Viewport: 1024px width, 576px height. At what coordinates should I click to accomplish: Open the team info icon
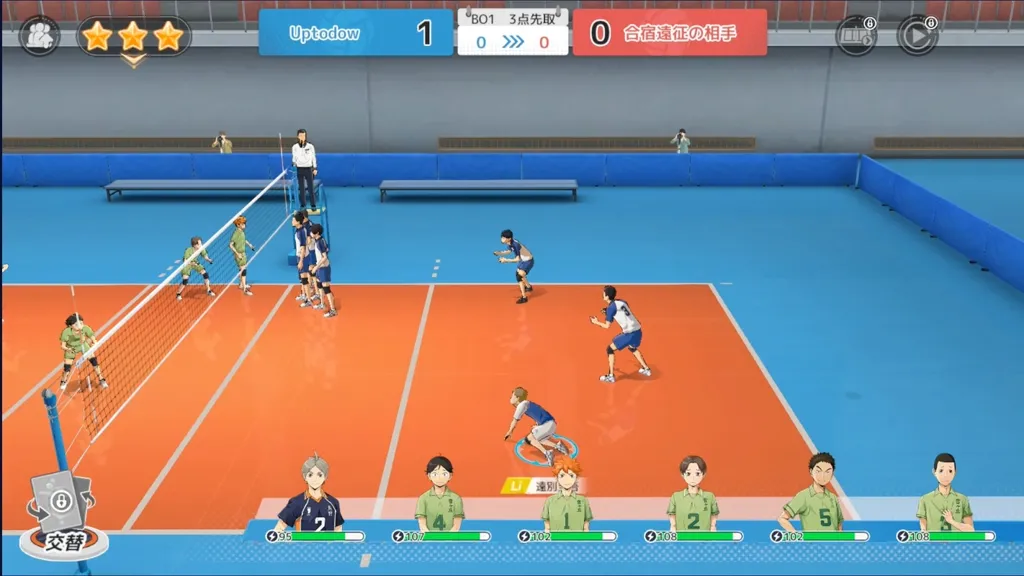[x=39, y=36]
